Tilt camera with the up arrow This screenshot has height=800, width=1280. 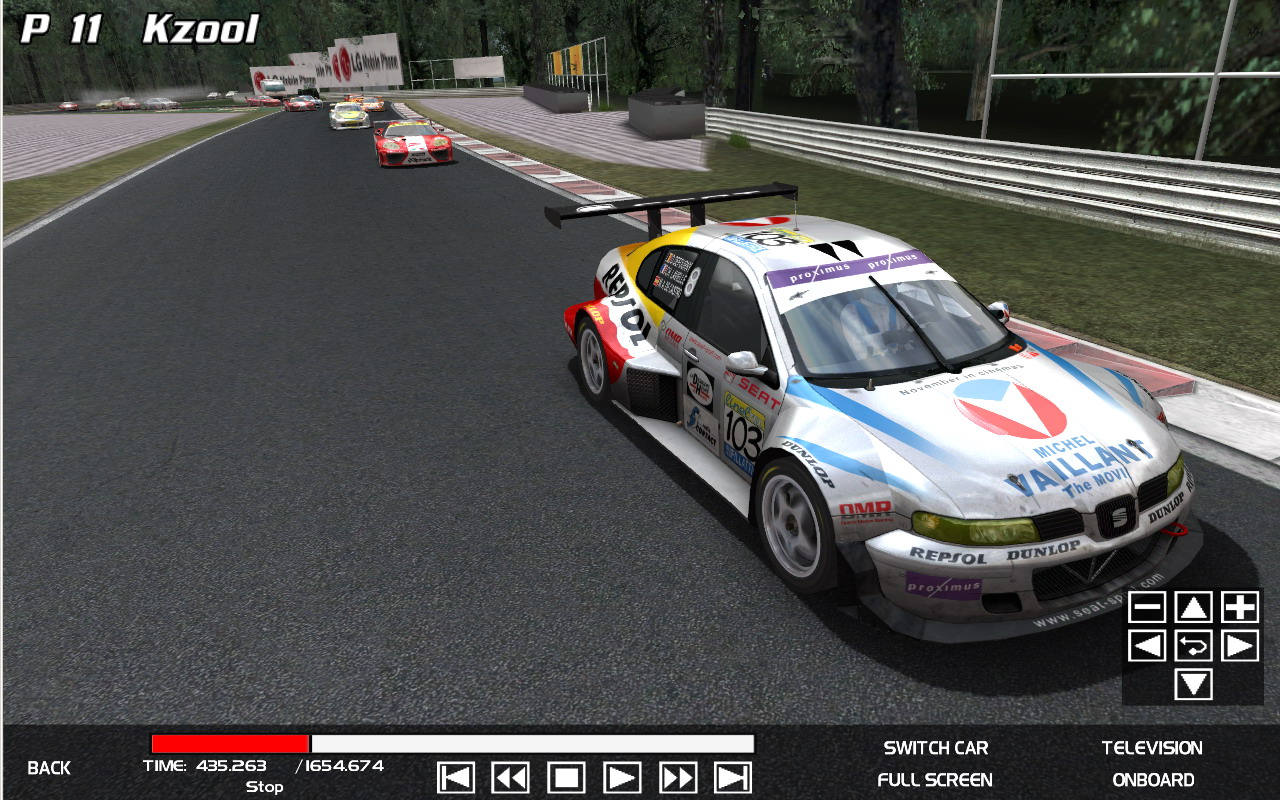click(x=1193, y=607)
